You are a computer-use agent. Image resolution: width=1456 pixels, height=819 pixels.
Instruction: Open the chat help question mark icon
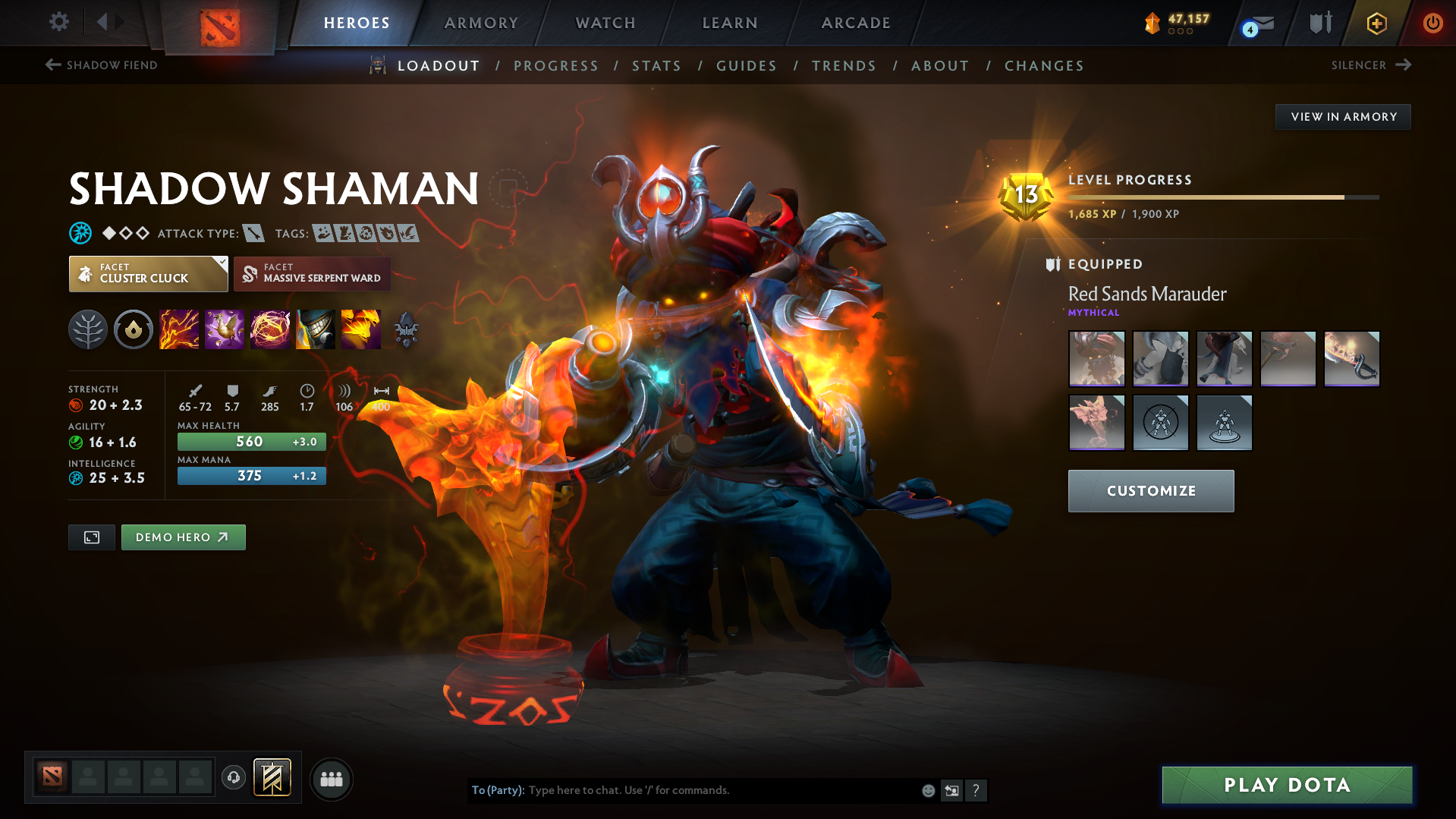tap(976, 790)
